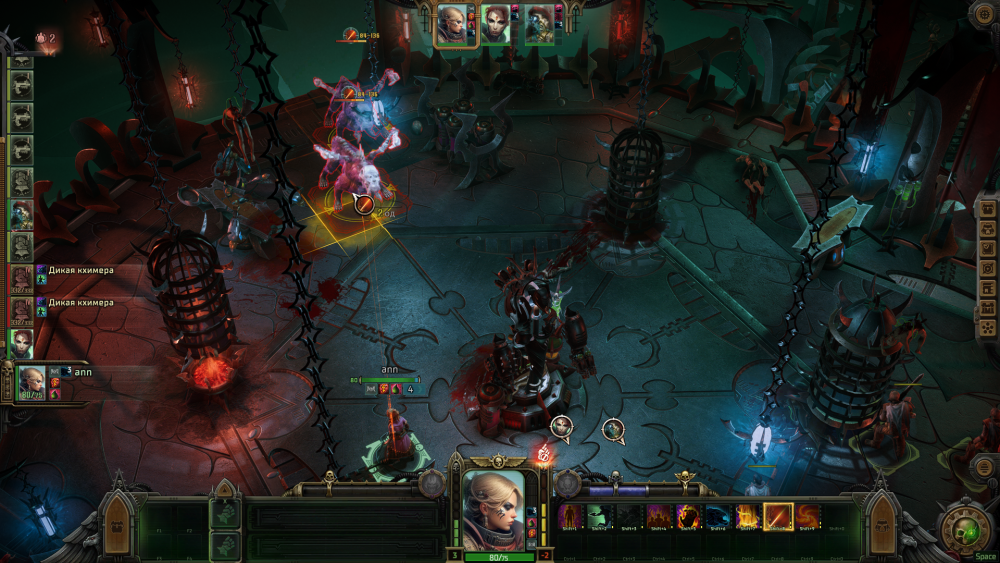Image resolution: width=1000 pixels, height=563 pixels.
Task: Select the red-haired woman's party portrait
Action: [495, 24]
